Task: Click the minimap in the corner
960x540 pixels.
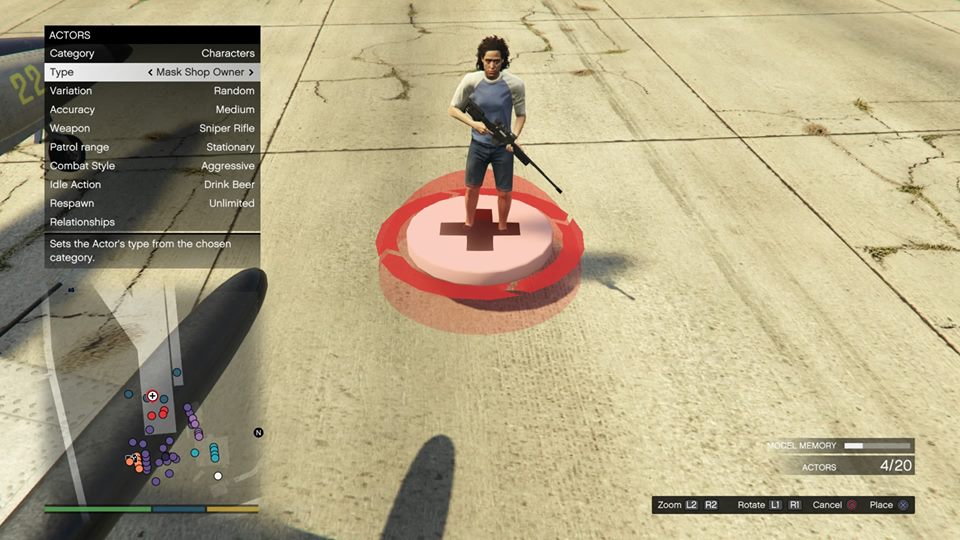Action: tap(152, 390)
